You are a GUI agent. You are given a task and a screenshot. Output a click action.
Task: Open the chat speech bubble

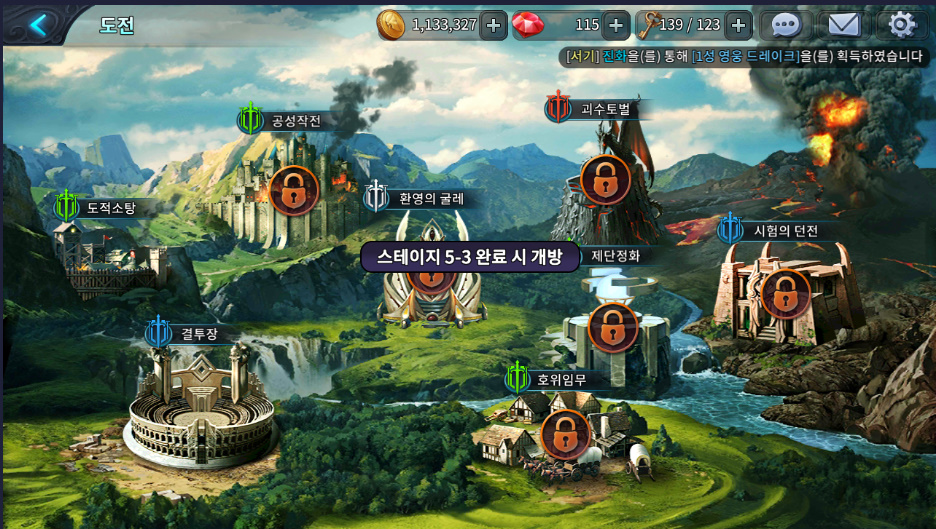(786, 25)
